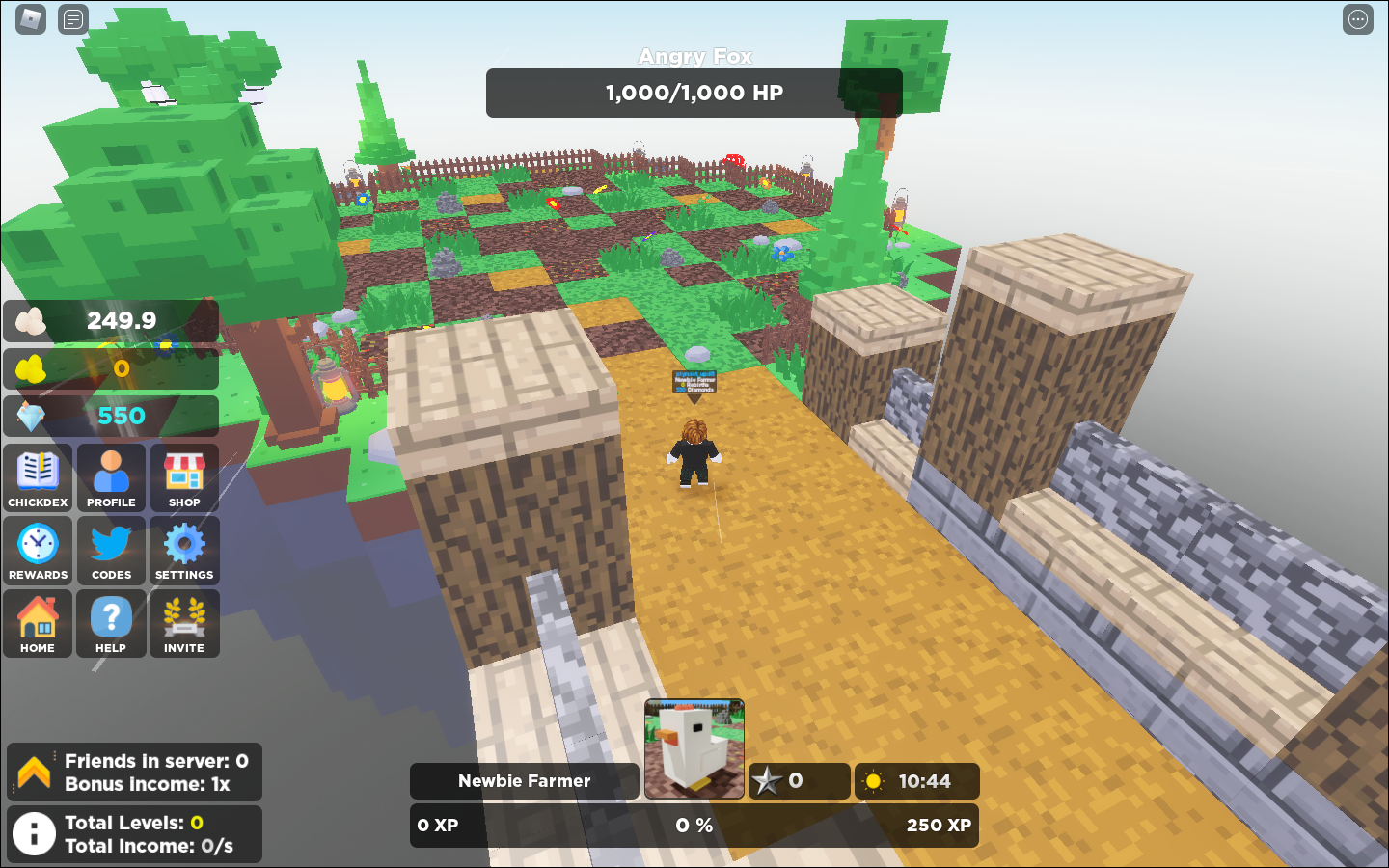Click the diamonds counter showing 550
This screenshot has width=1389, height=868.
pyautogui.click(x=111, y=415)
